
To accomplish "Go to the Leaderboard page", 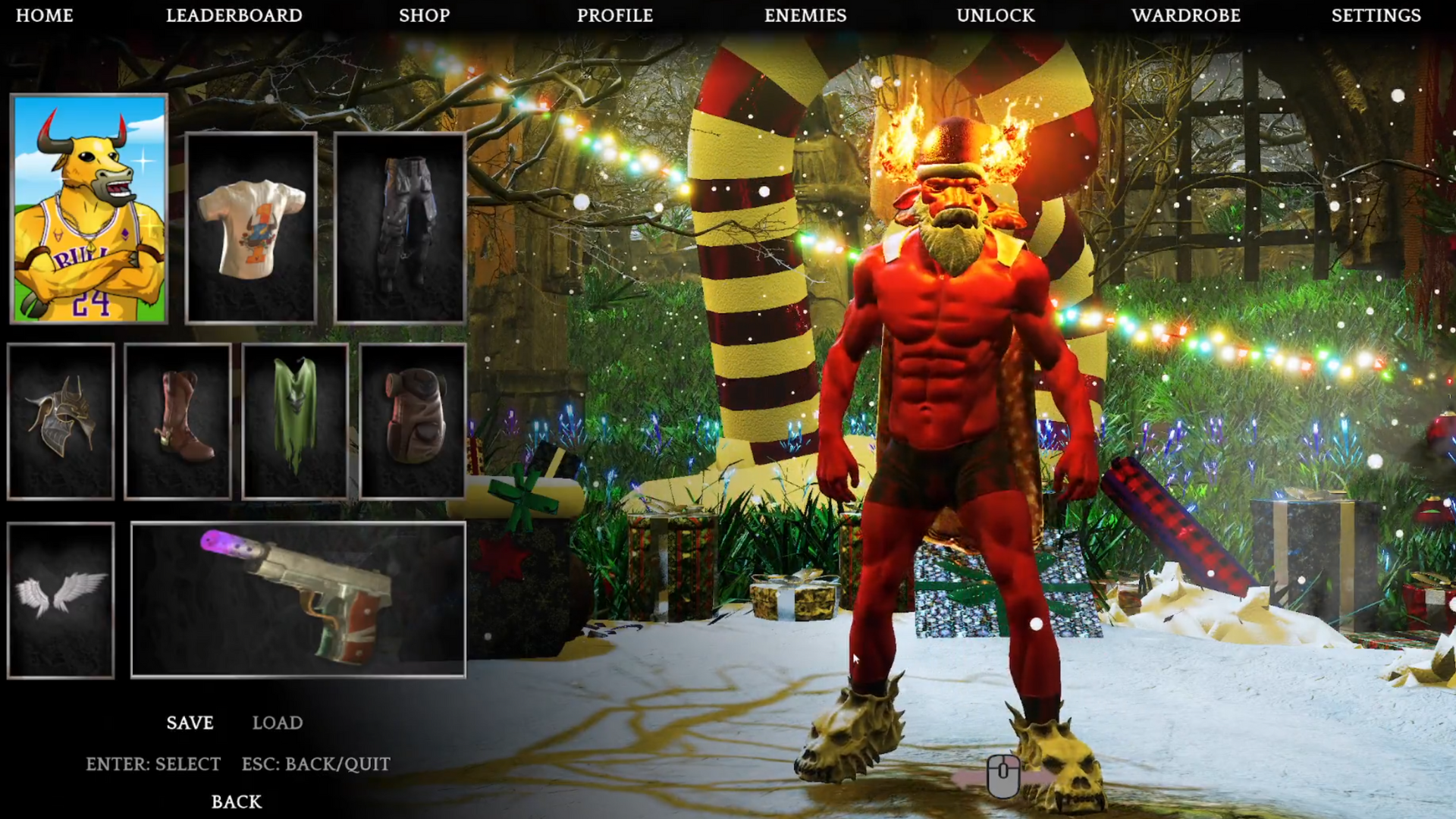I will click(234, 15).
